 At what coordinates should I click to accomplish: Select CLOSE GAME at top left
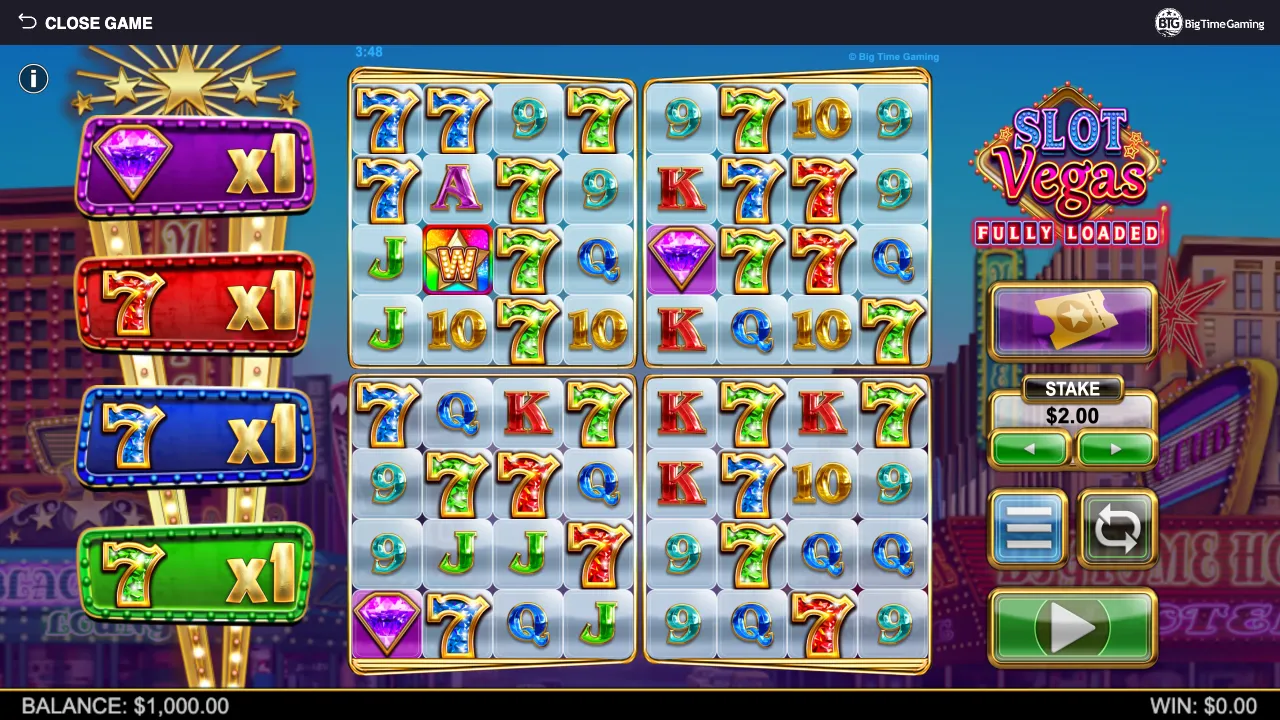[98, 22]
